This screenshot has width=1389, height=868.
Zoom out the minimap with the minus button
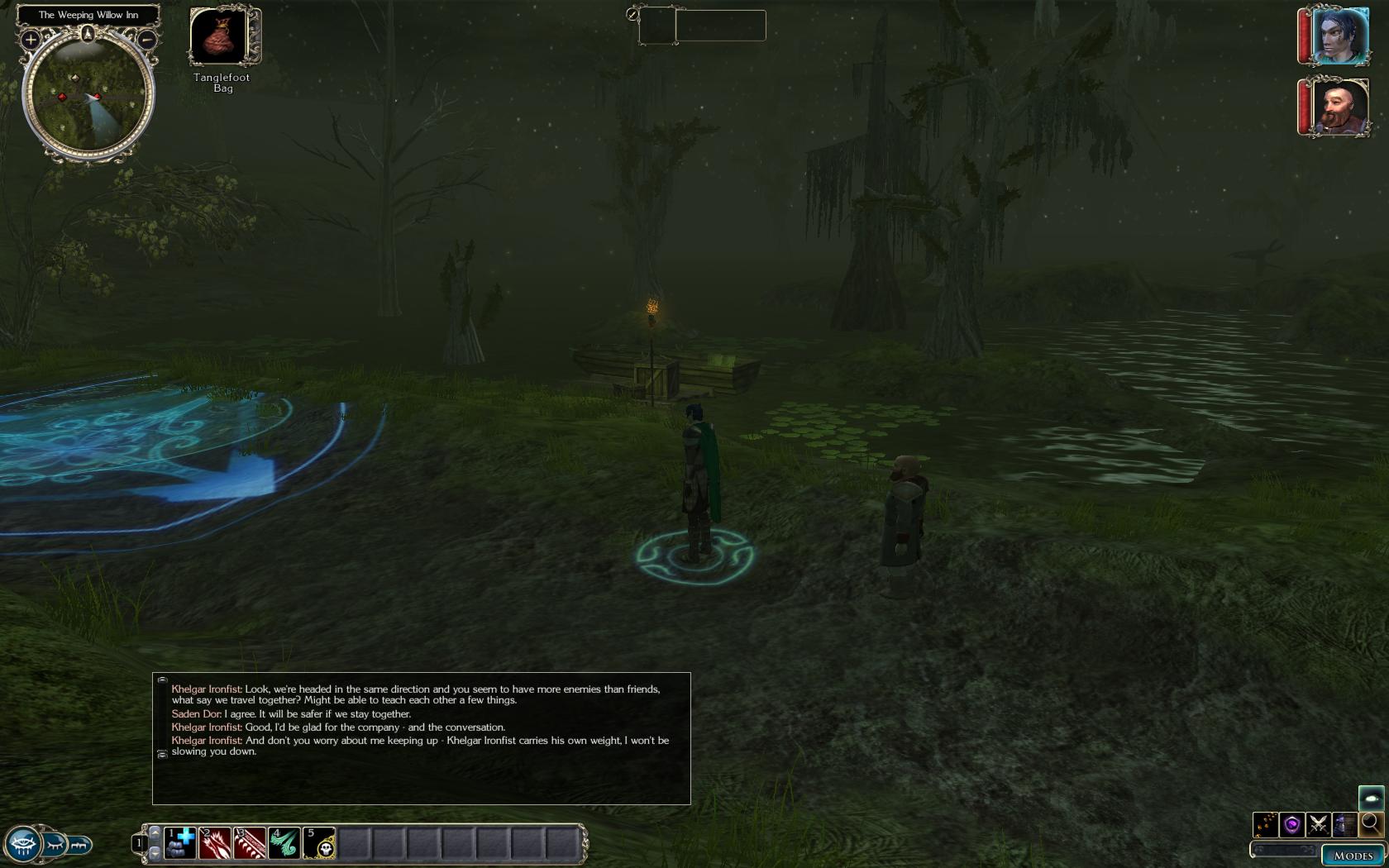pyautogui.click(x=146, y=39)
